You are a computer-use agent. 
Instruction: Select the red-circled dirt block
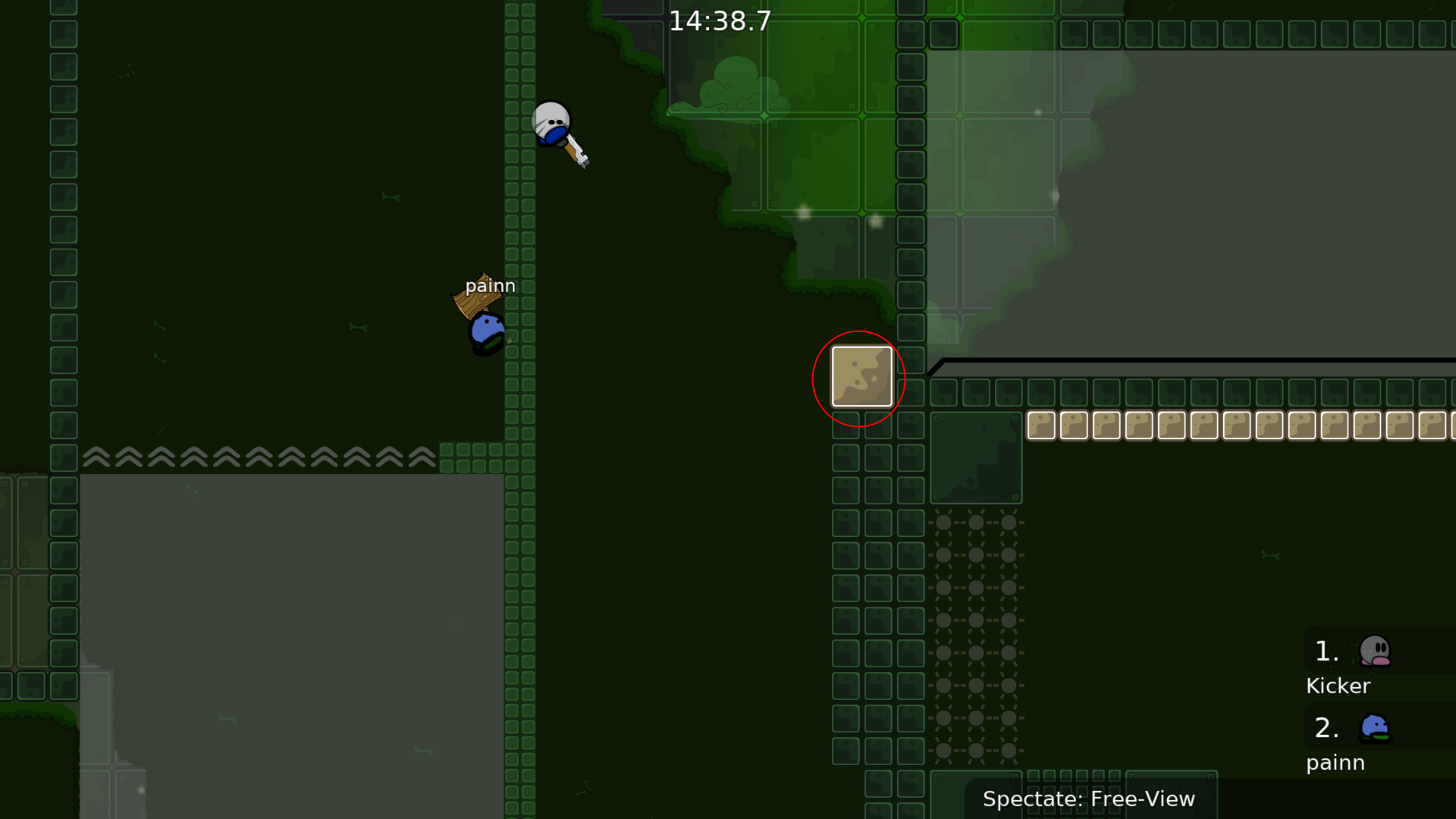(861, 377)
